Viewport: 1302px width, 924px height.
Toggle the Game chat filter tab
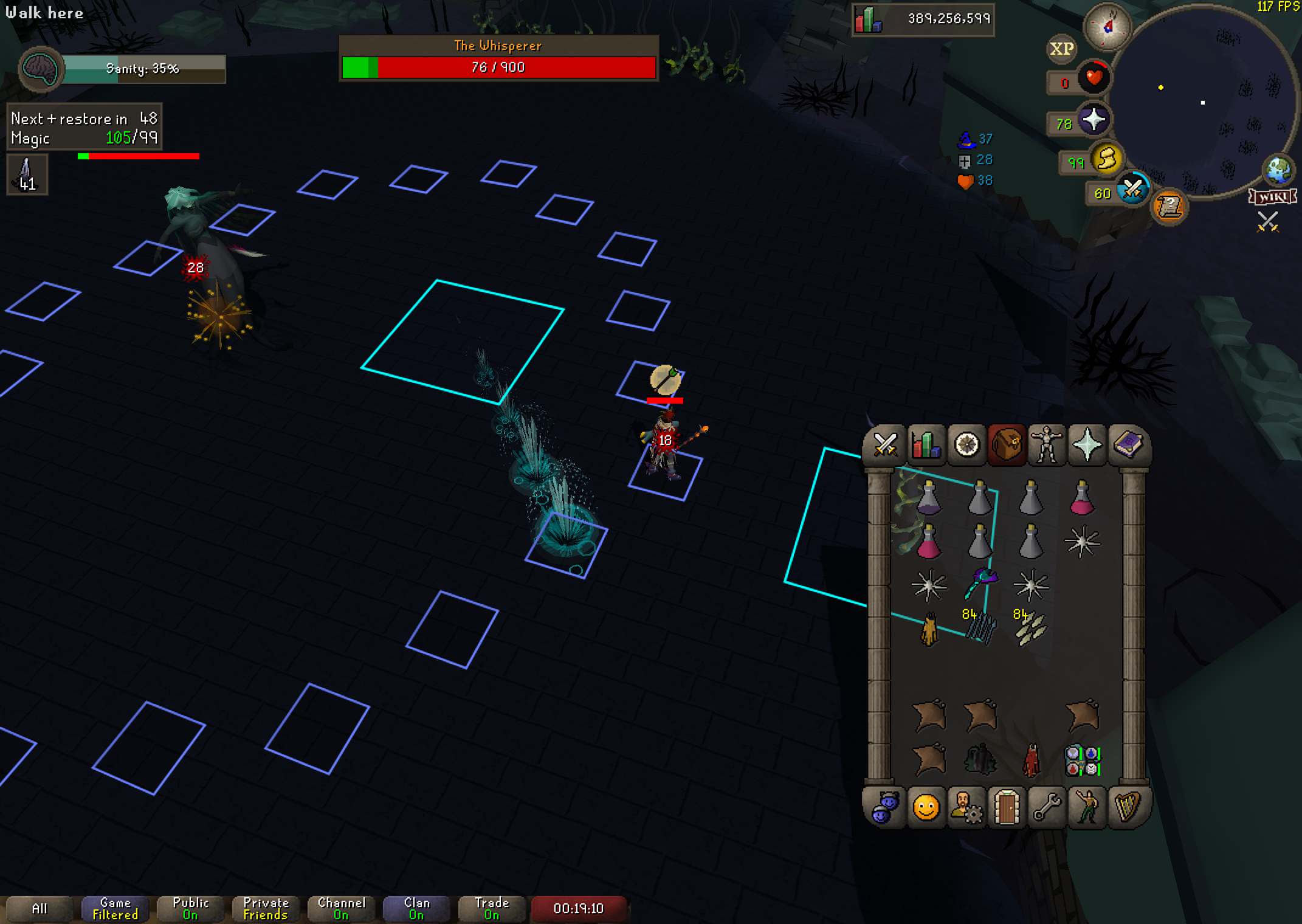115,909
